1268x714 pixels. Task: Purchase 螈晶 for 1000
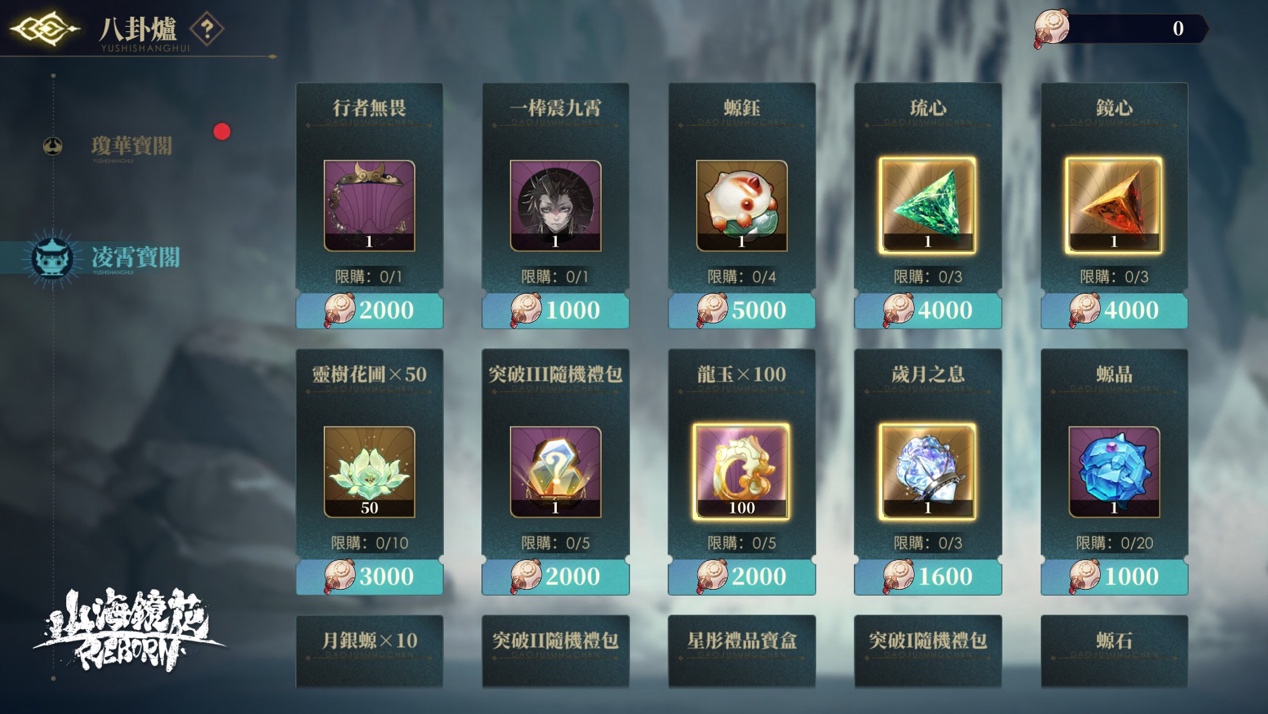pos(1114,577)
